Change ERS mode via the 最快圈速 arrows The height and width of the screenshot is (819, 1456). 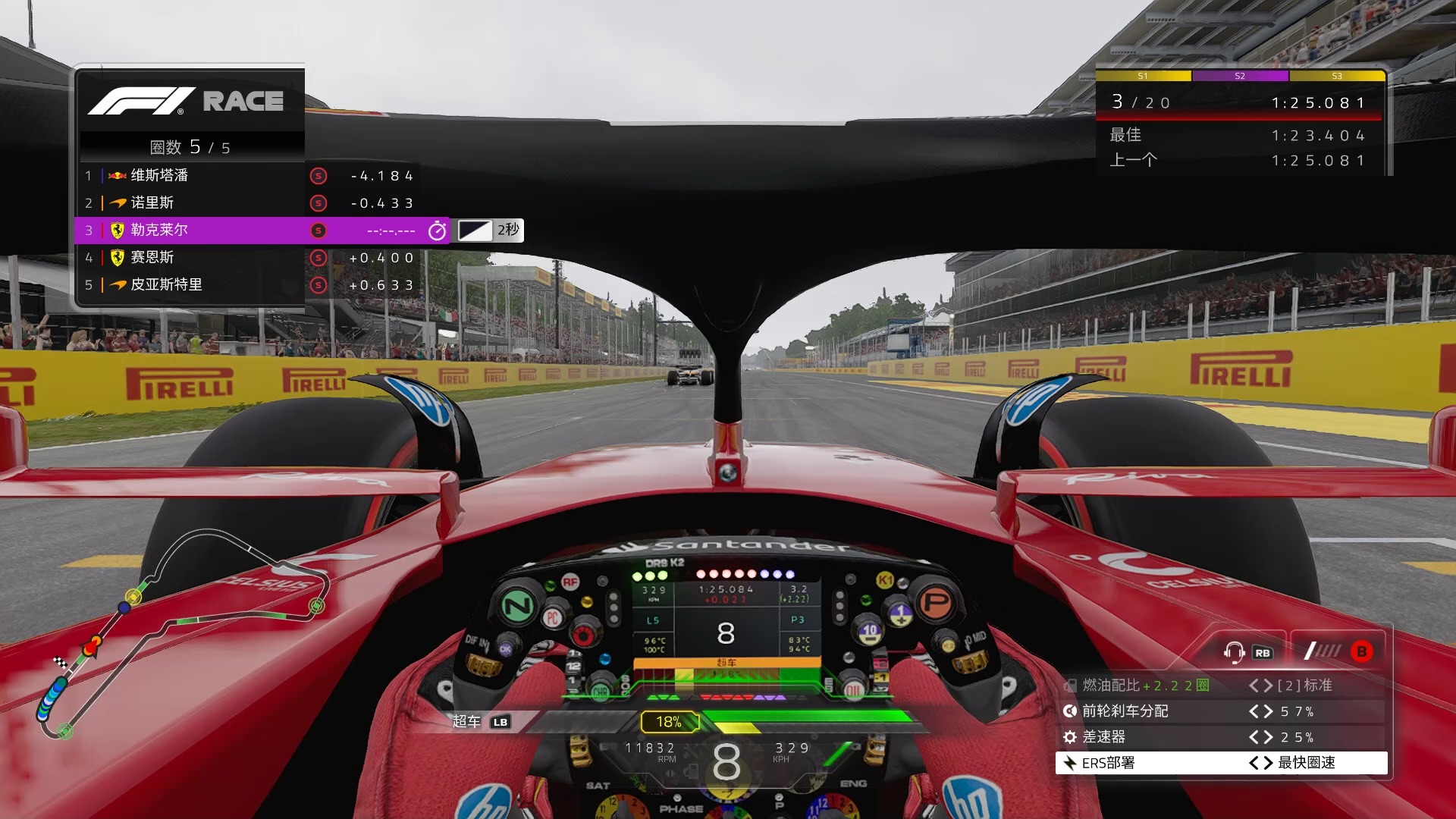tap(1261, 763)
